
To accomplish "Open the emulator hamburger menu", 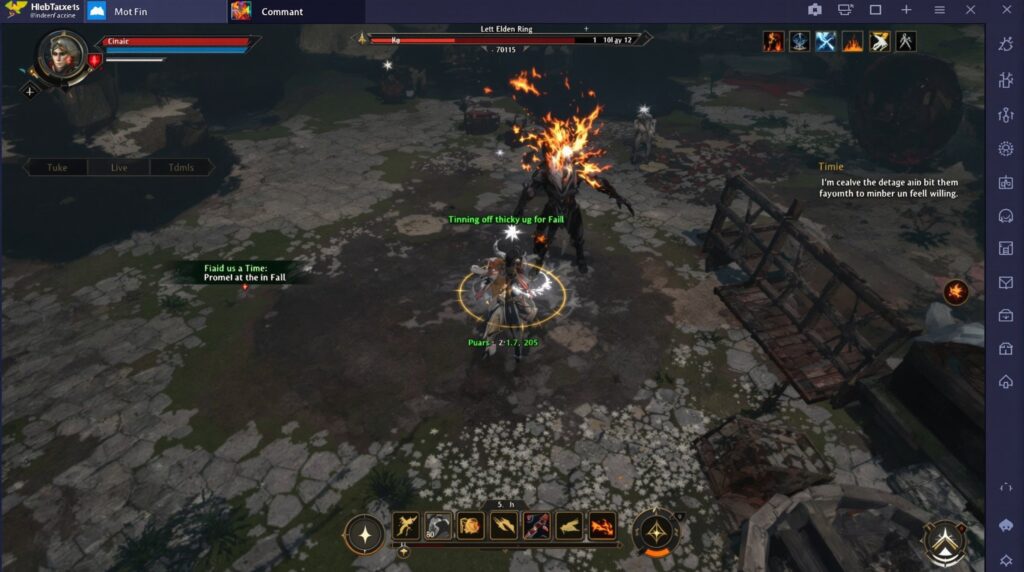I will [939, 10].
